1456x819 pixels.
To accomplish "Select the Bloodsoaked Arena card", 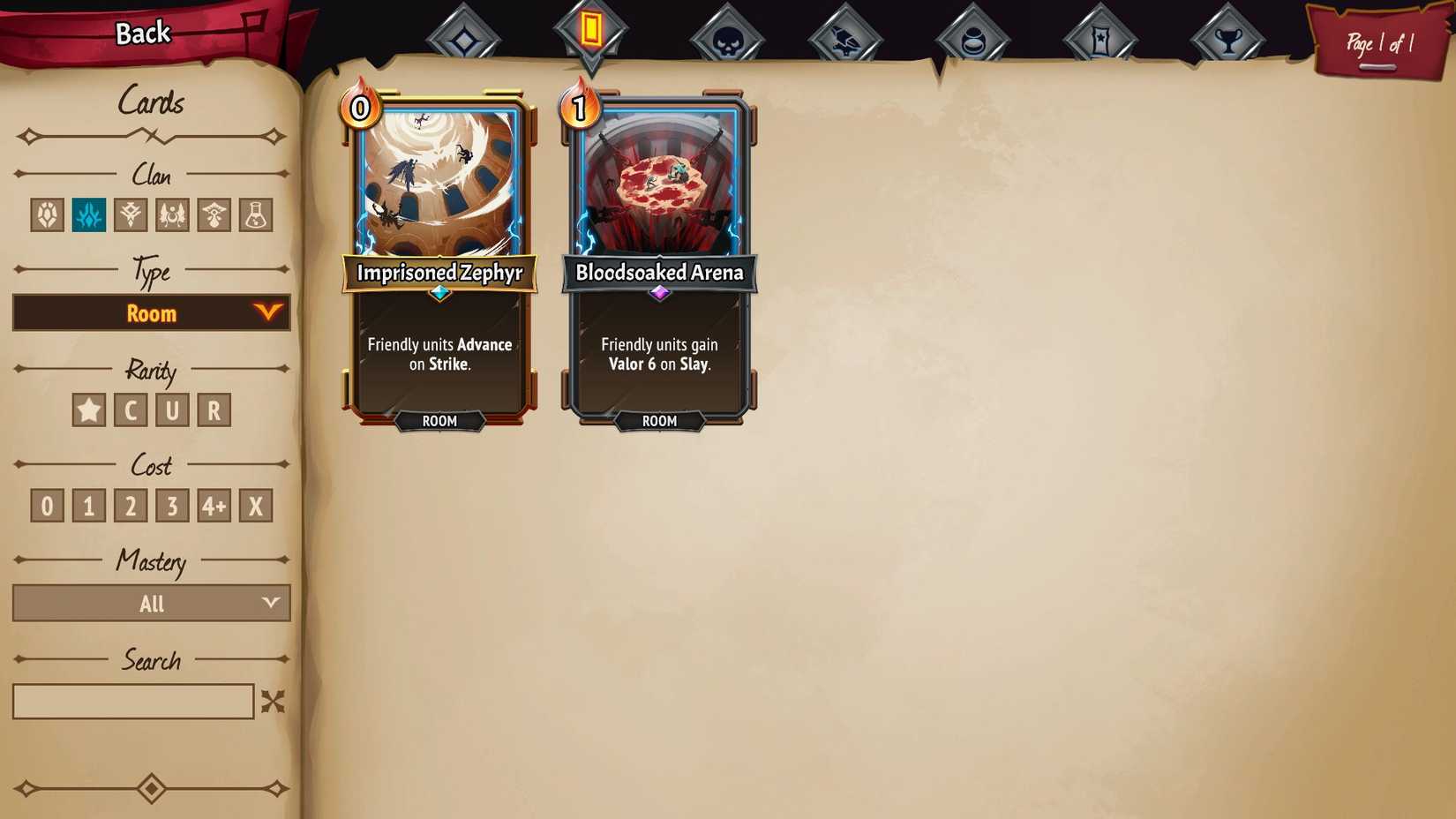I will [658, 256].
